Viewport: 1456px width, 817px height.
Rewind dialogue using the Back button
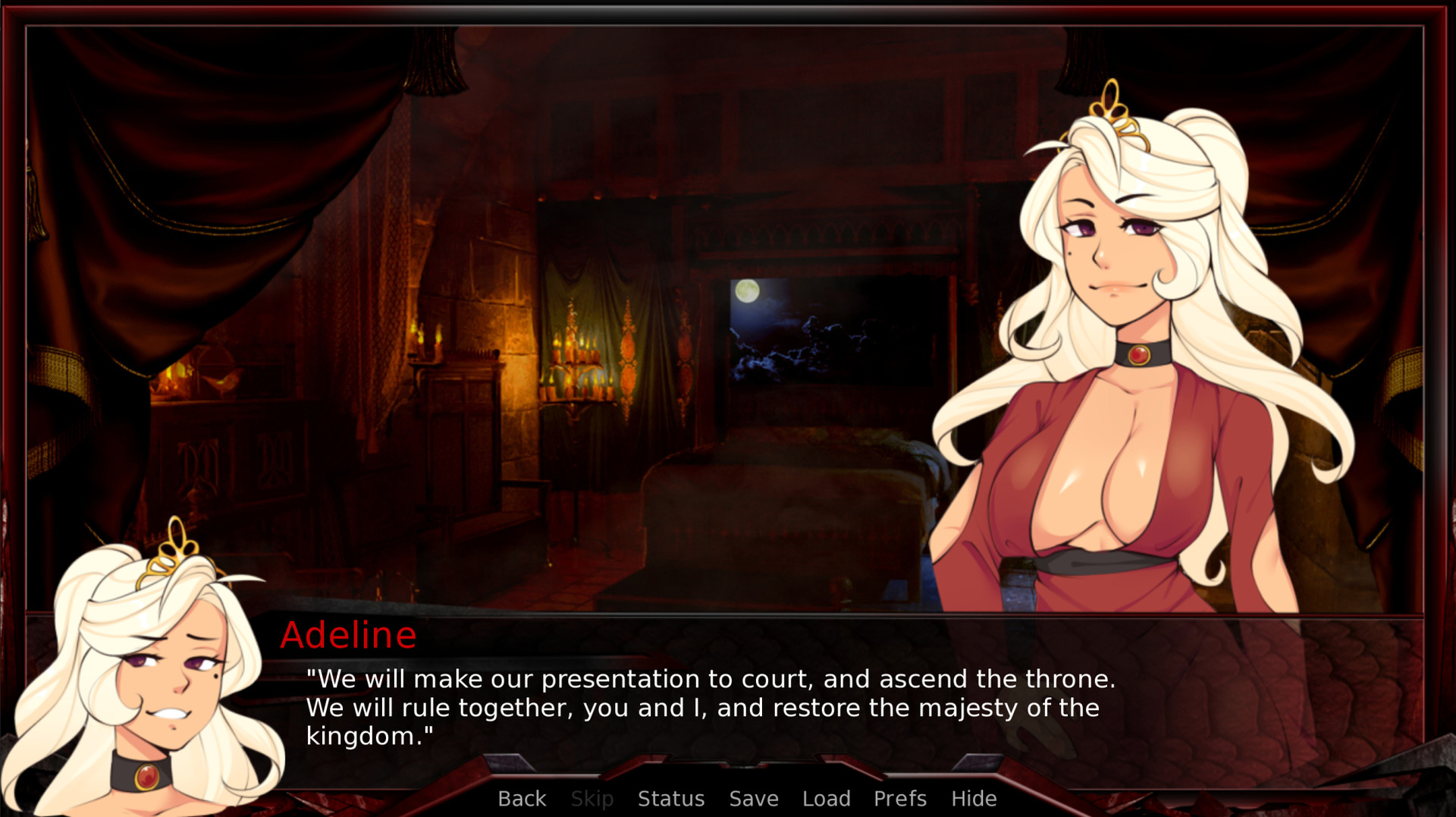point(521,798)
